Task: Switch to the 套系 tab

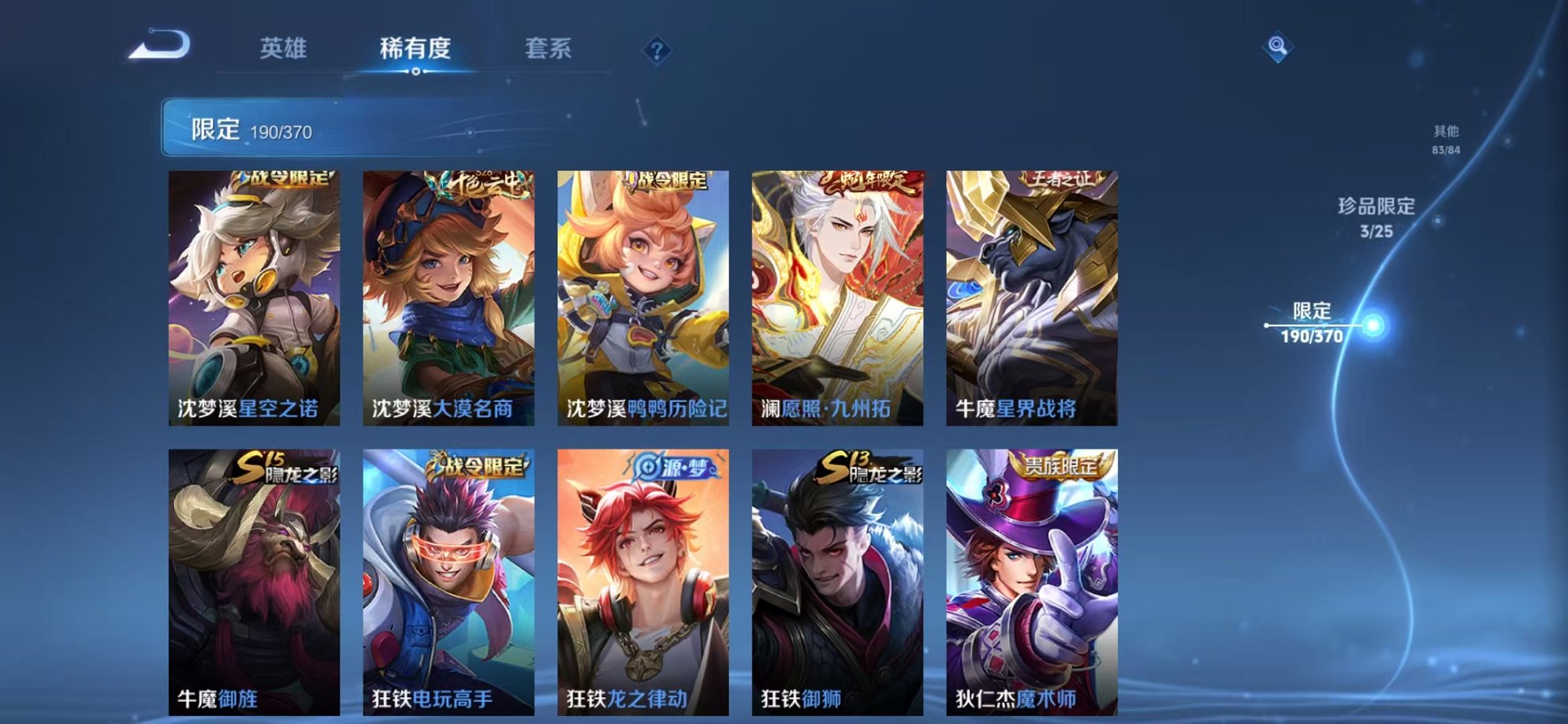Action: click(550, 49)
